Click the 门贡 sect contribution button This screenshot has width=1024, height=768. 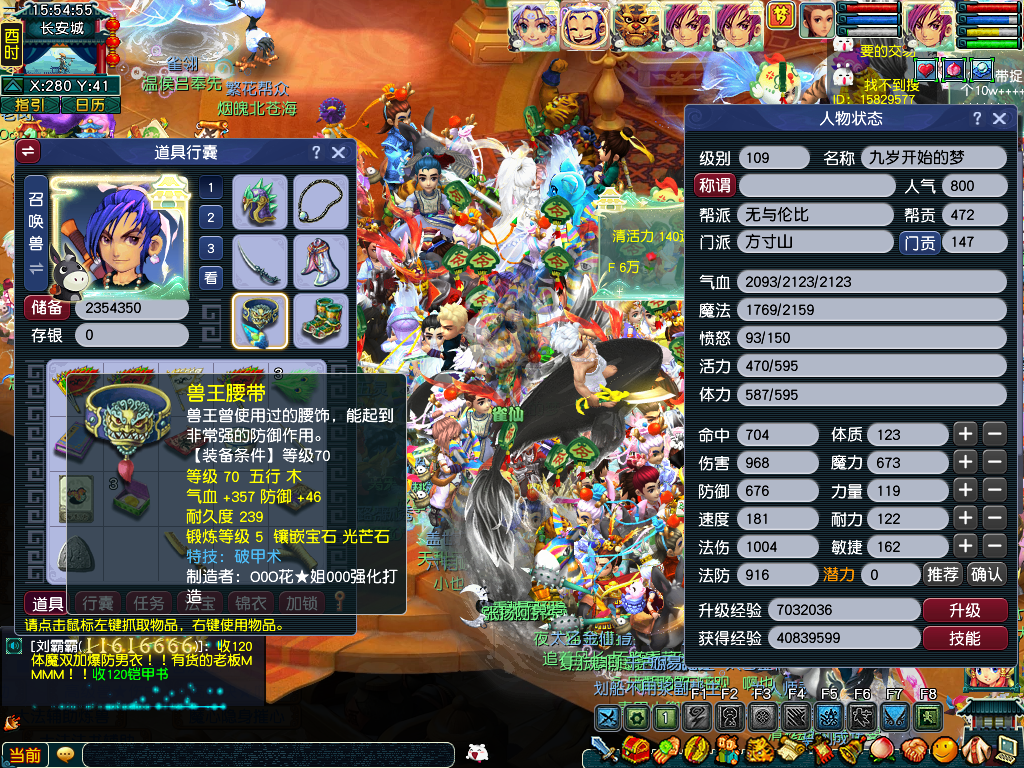coord(920,242)
